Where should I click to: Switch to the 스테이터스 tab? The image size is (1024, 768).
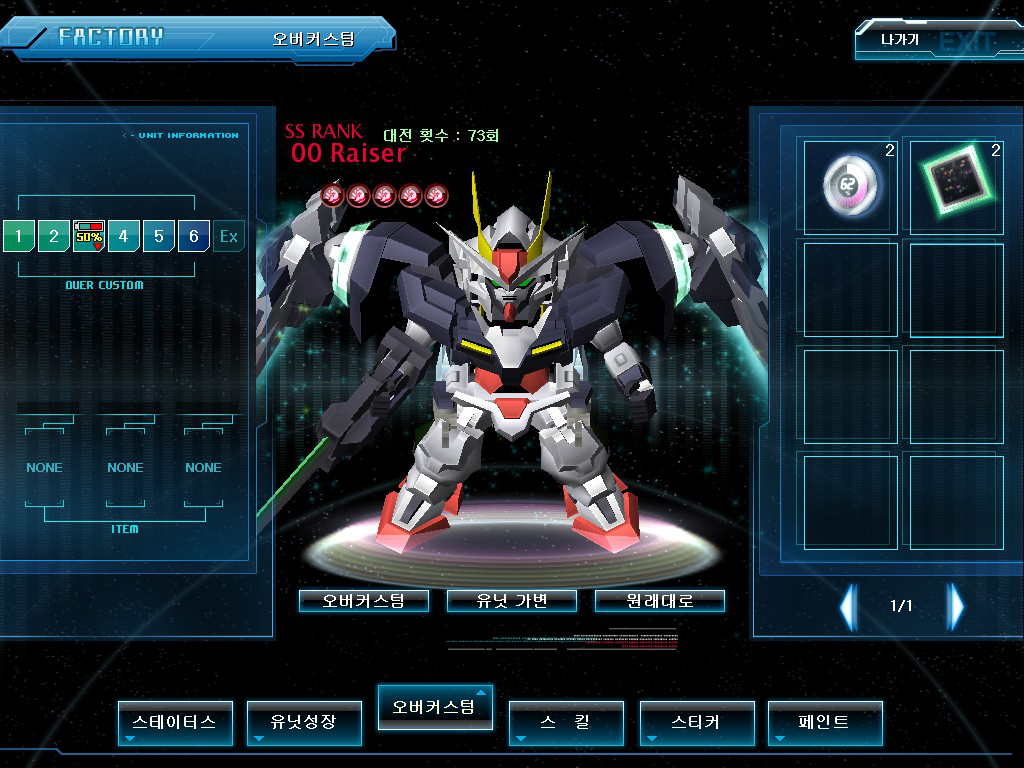click(175, 722)
